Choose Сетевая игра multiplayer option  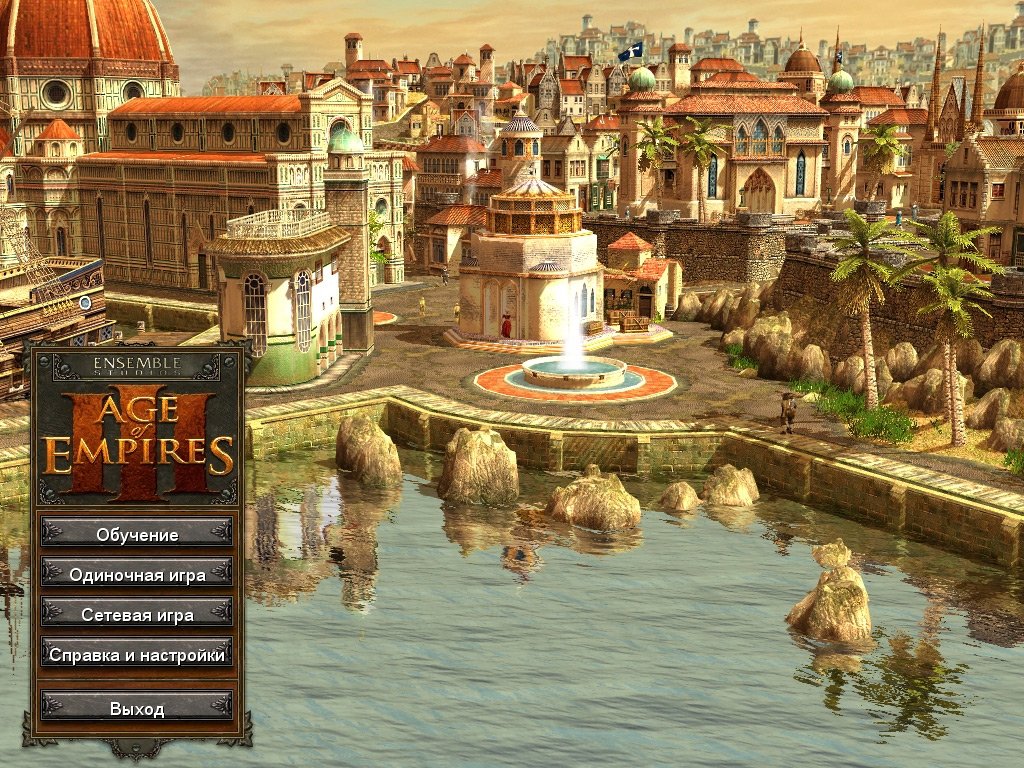tap(137, 615)
